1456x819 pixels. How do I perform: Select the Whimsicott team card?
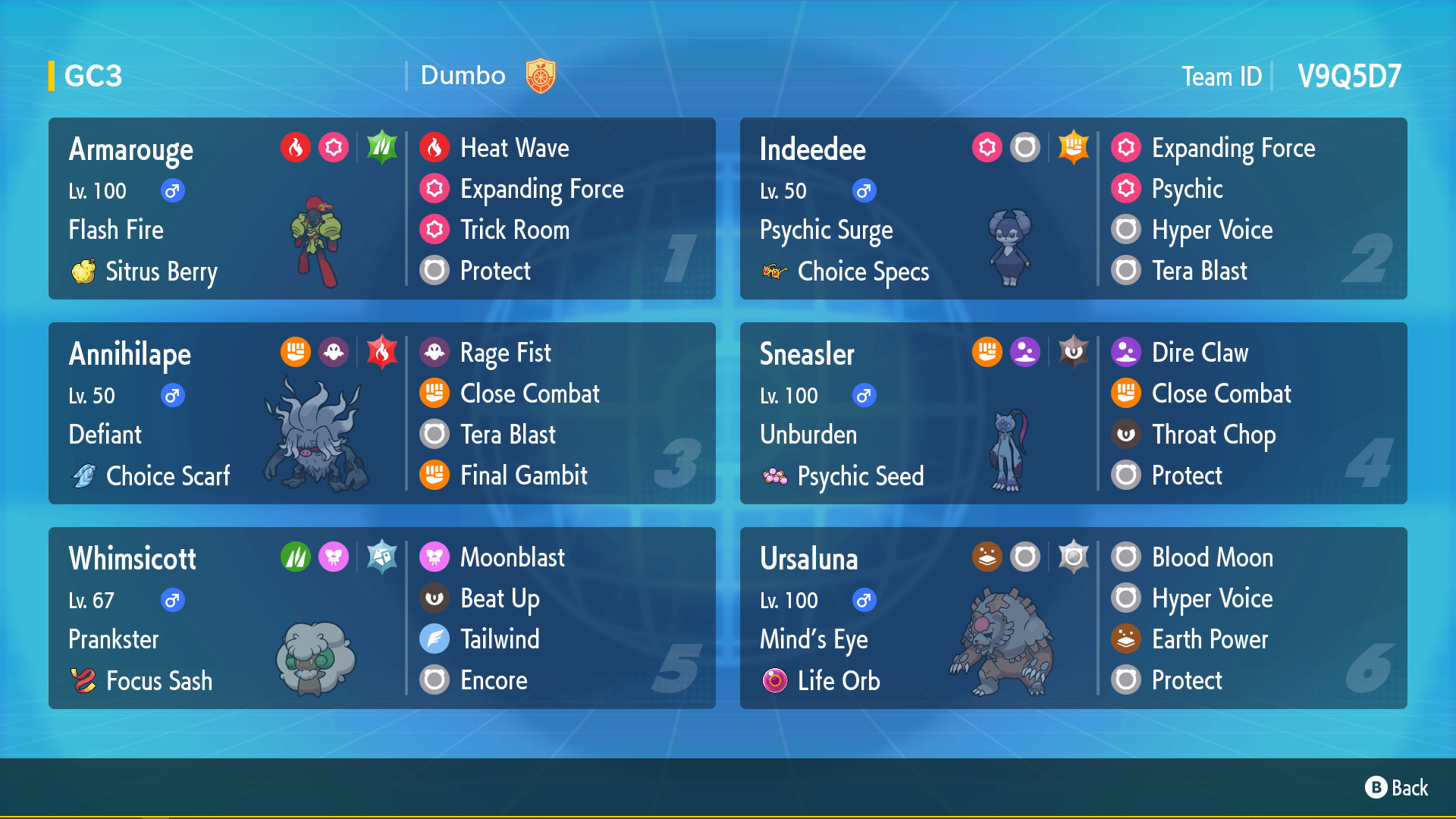381,618
